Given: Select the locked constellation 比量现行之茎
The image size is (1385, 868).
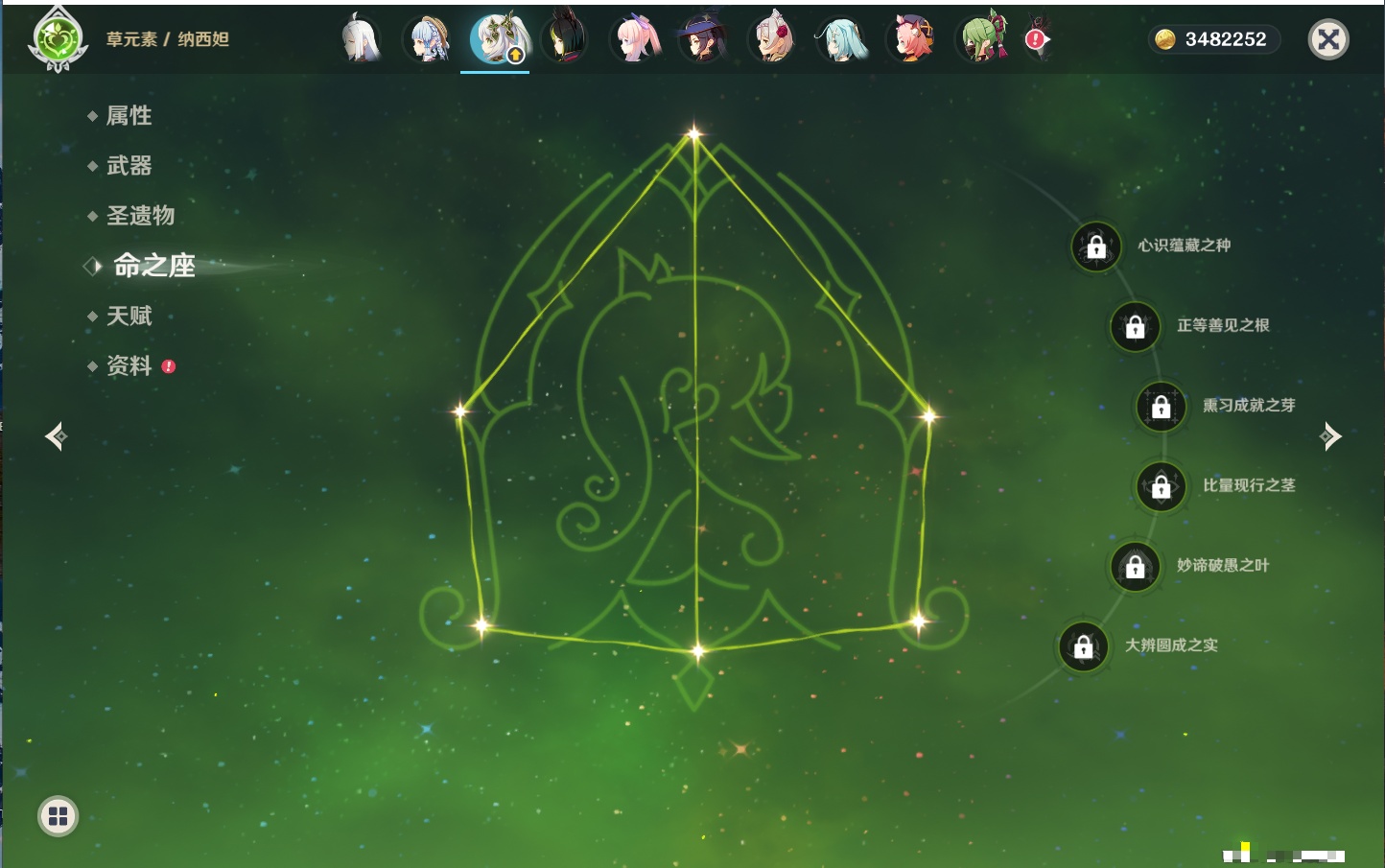Looking at the screenshot, I should (x=1162, y=486).
